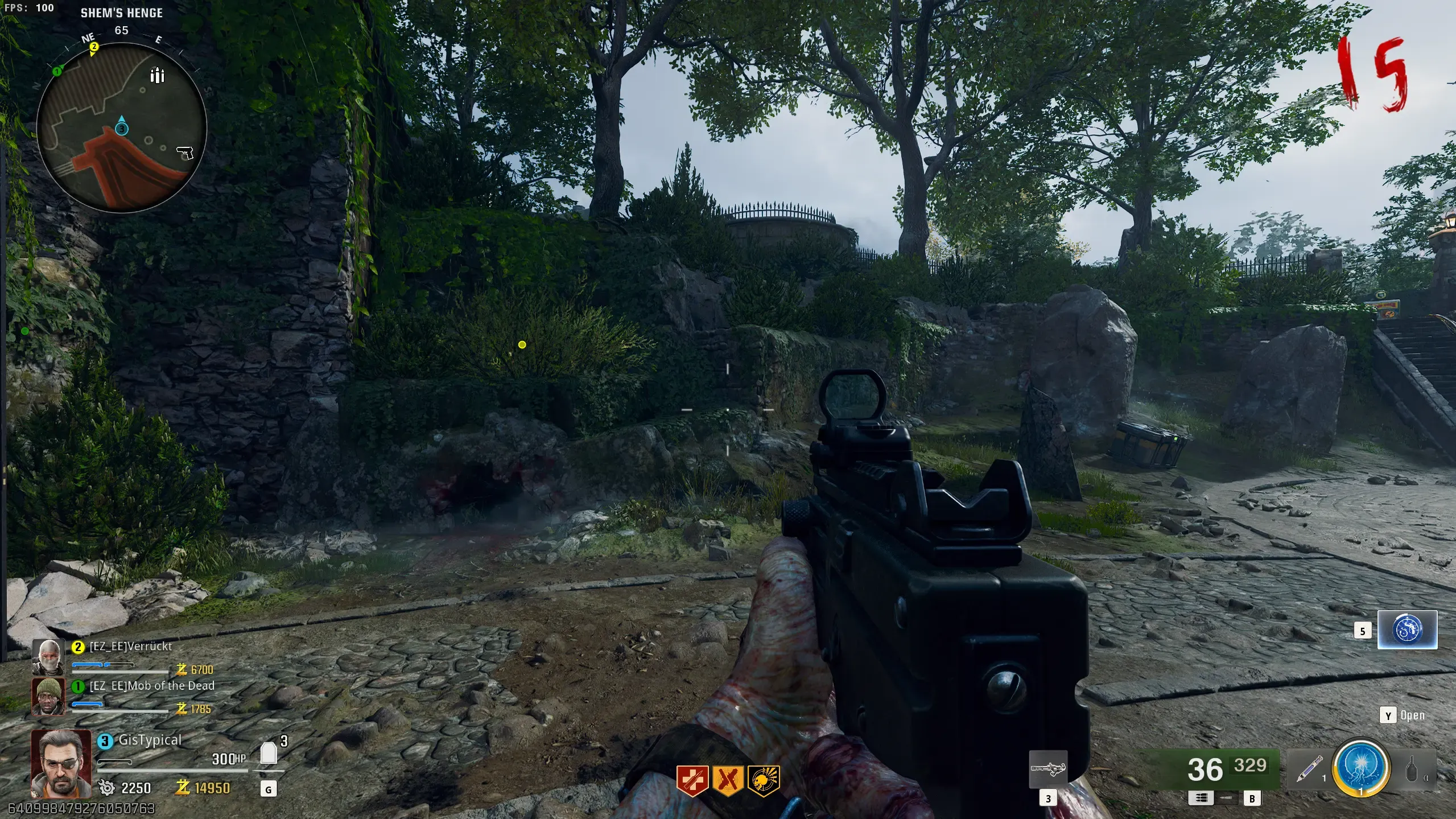This screenshot has height=819, width=1456.
Task: Click the GisTypical eyepatch character portrait
Action: [61, 763]
